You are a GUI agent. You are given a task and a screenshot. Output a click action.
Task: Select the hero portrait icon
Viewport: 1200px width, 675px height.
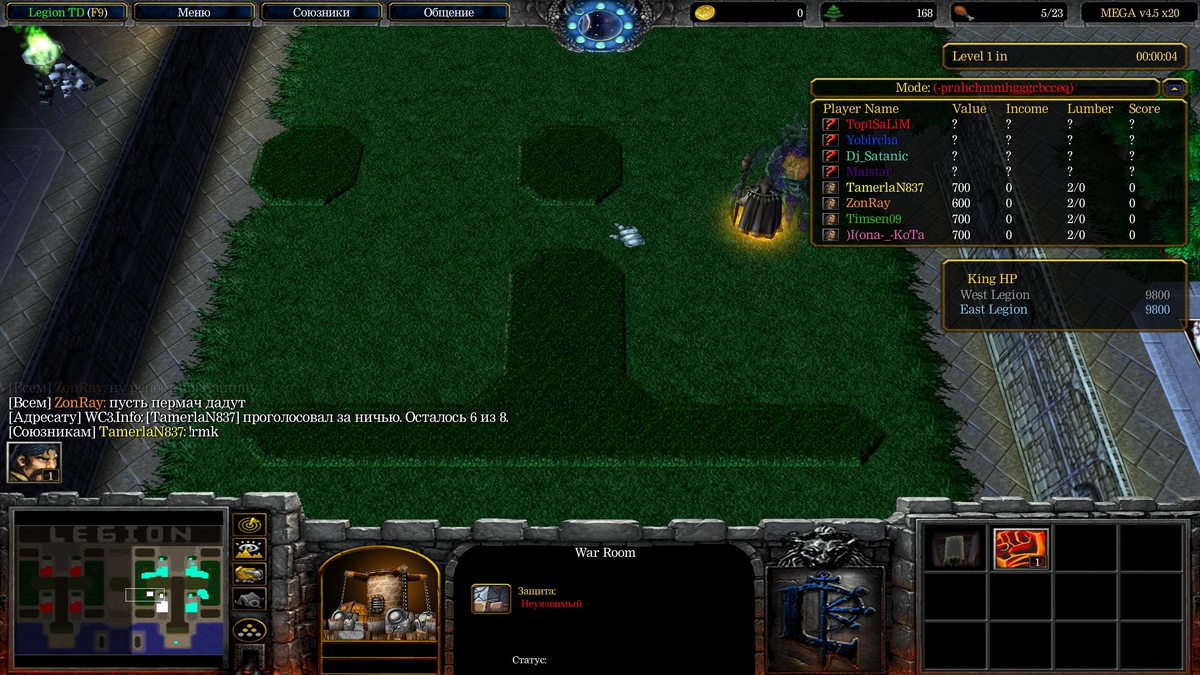coord(34,462)
